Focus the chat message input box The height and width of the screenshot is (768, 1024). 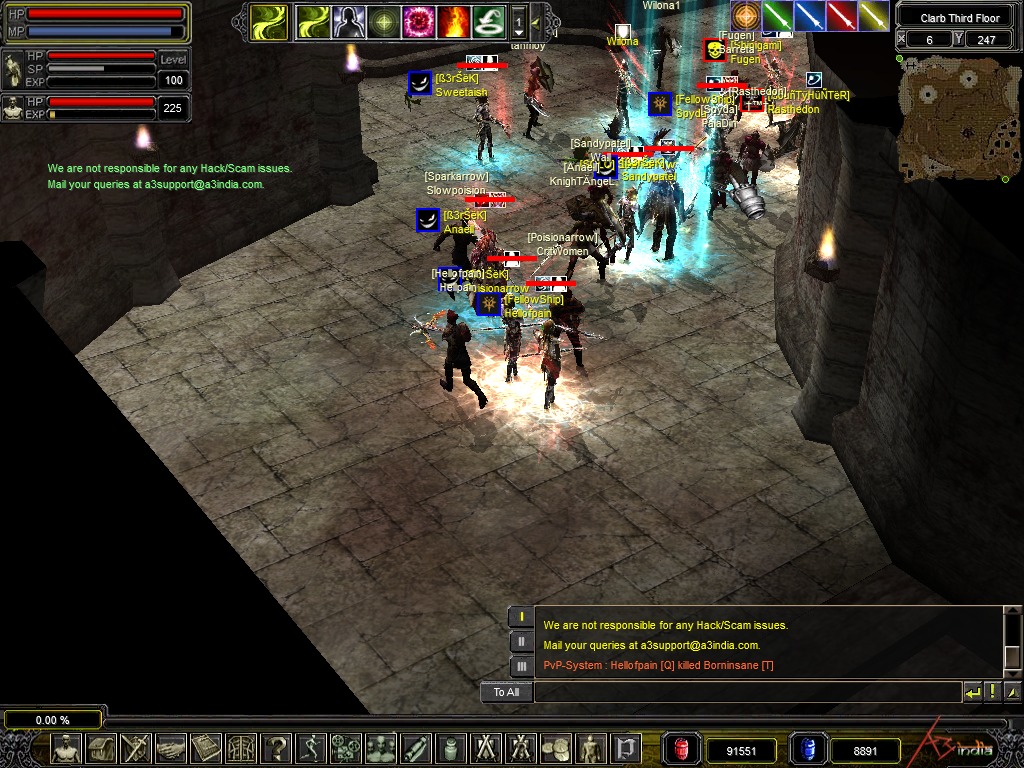(x=746, y=692)
